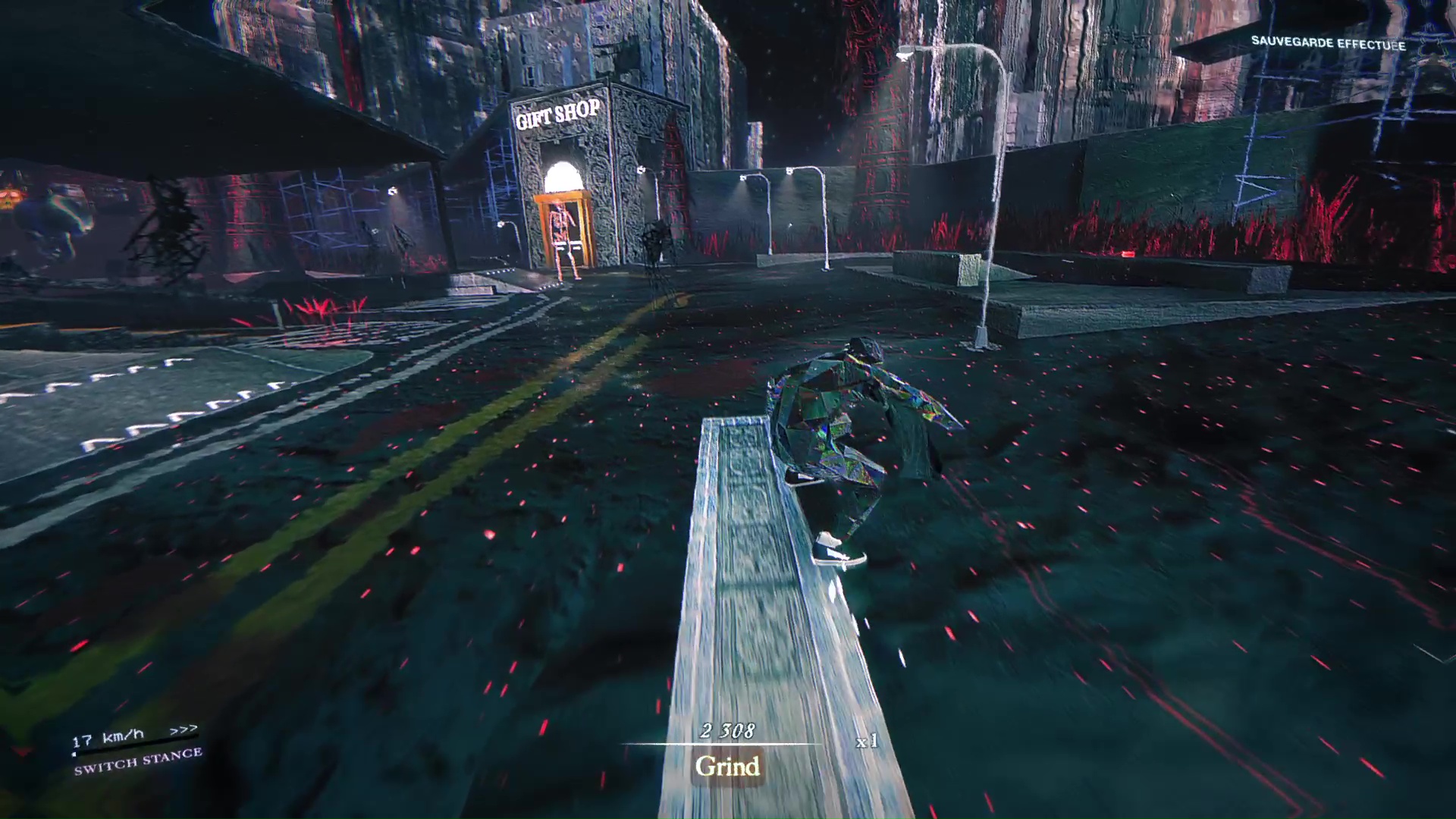Click the x1 combo multiplier indicator
Screen dimensions: 1456x819
(867, 742)
